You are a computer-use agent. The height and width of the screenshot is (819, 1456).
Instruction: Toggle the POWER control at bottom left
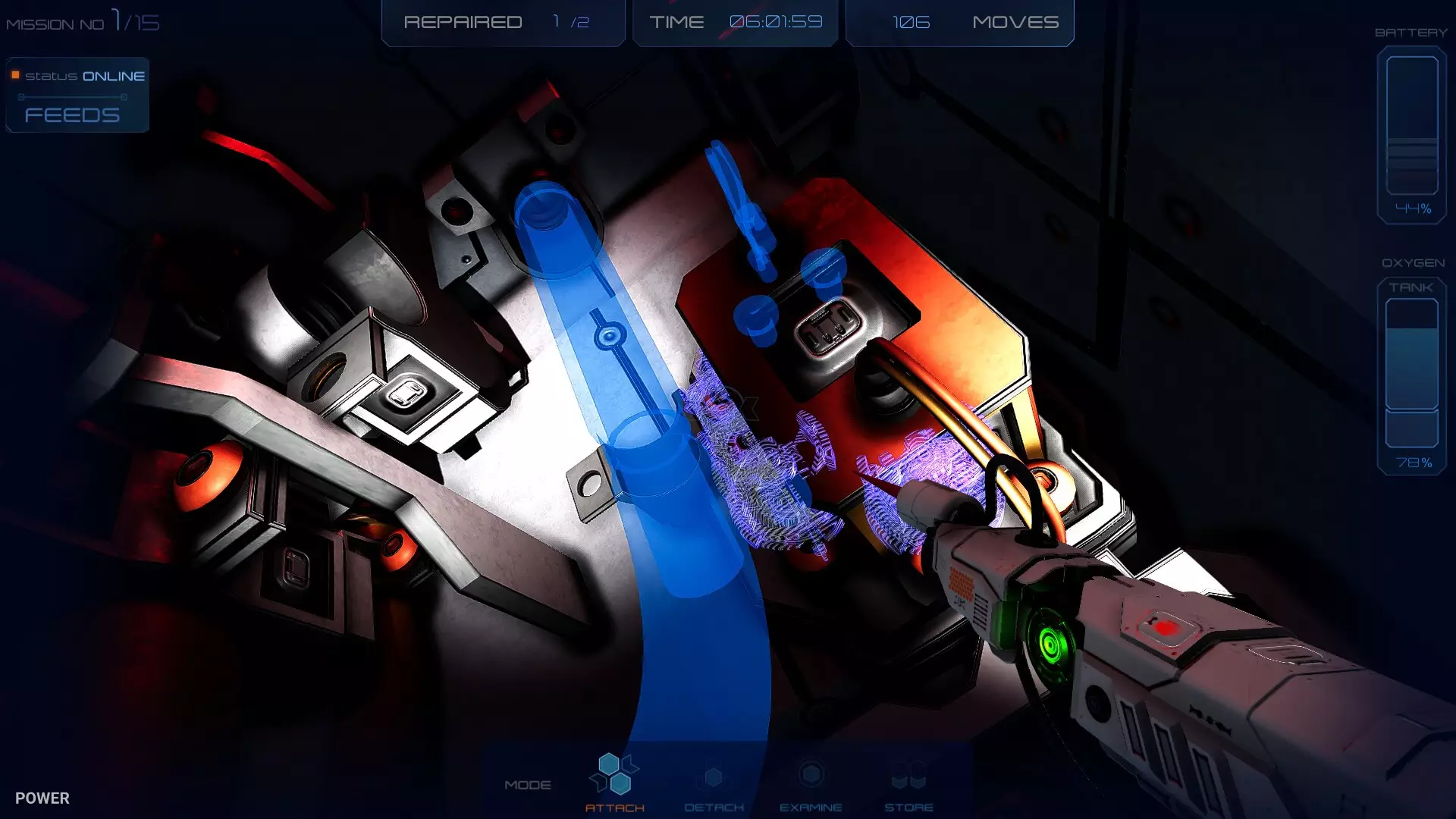pos(44,798)
